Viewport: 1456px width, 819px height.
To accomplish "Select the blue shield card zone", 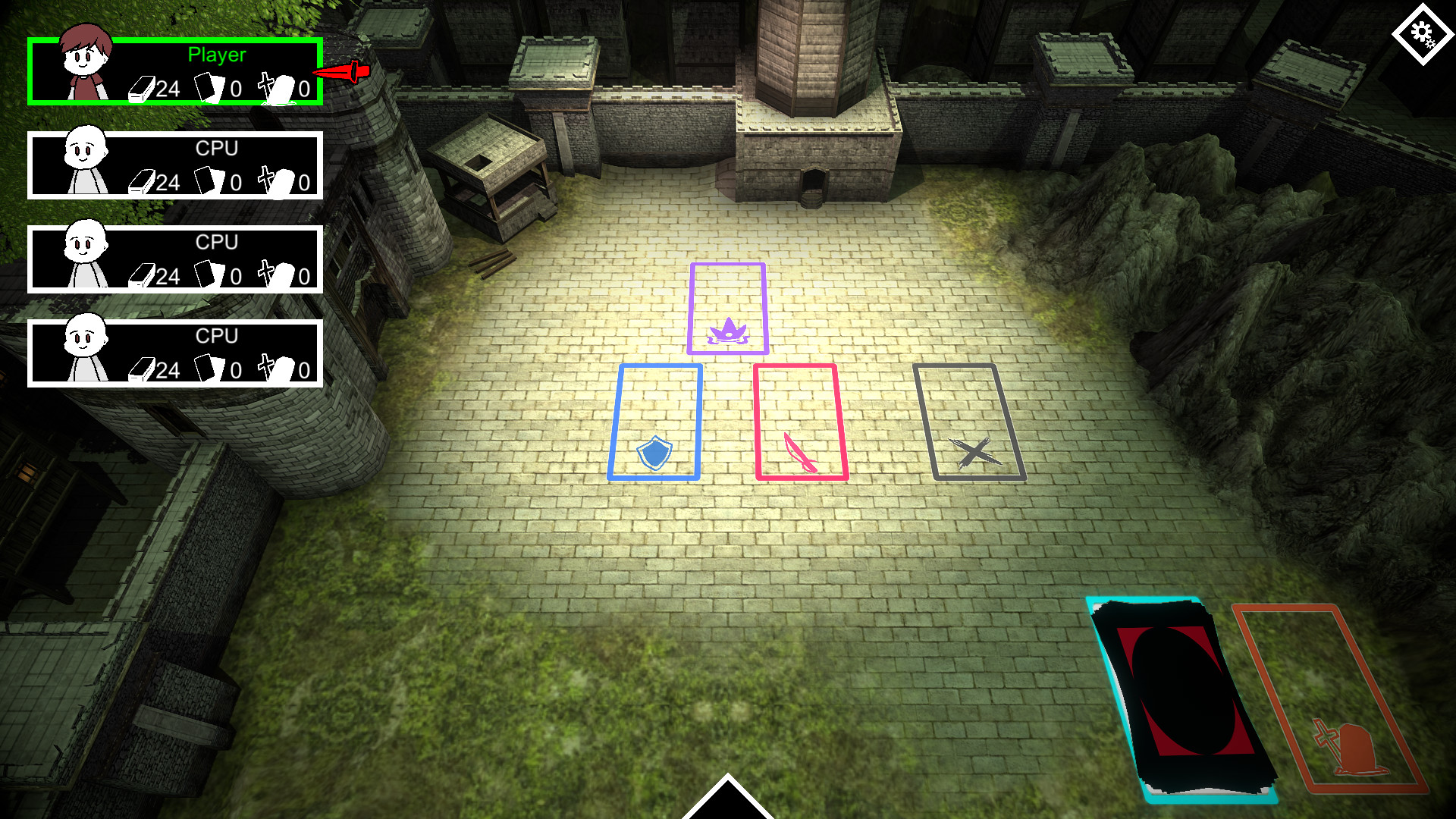I will [x=657, y=421].
